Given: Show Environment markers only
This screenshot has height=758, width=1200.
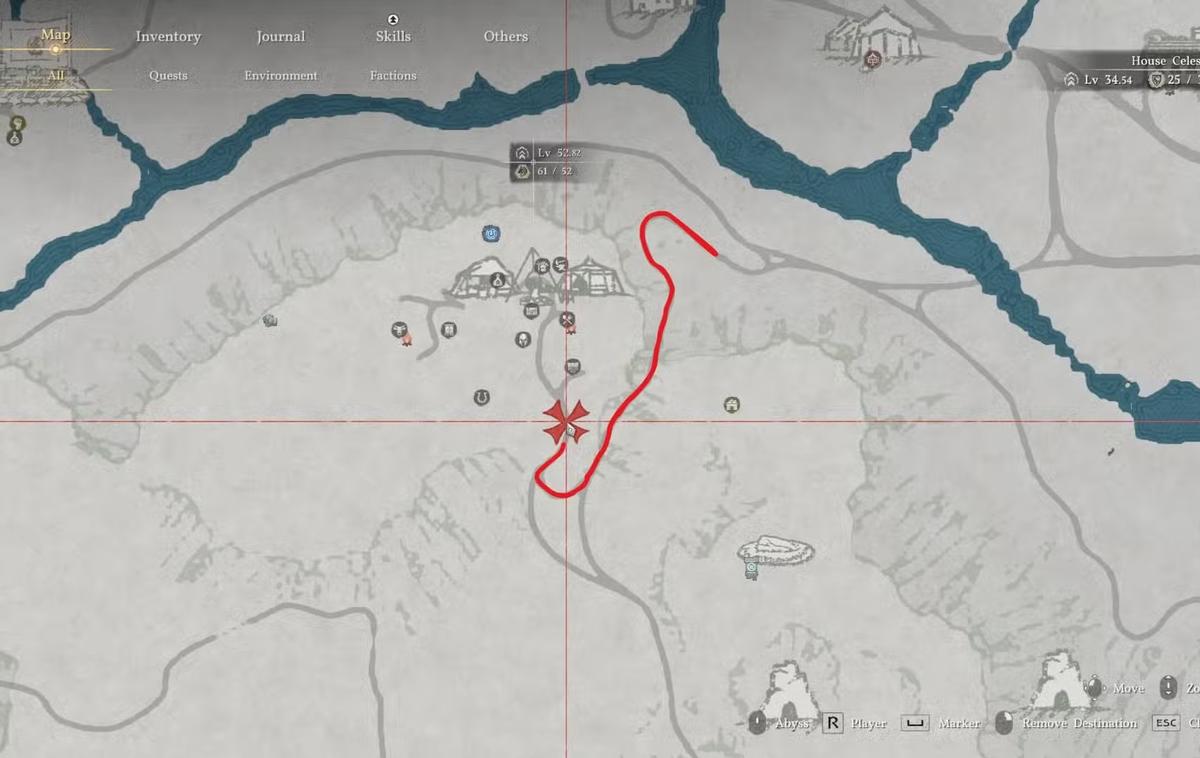Looking at the screenshot, I should [x=280, y=75].
